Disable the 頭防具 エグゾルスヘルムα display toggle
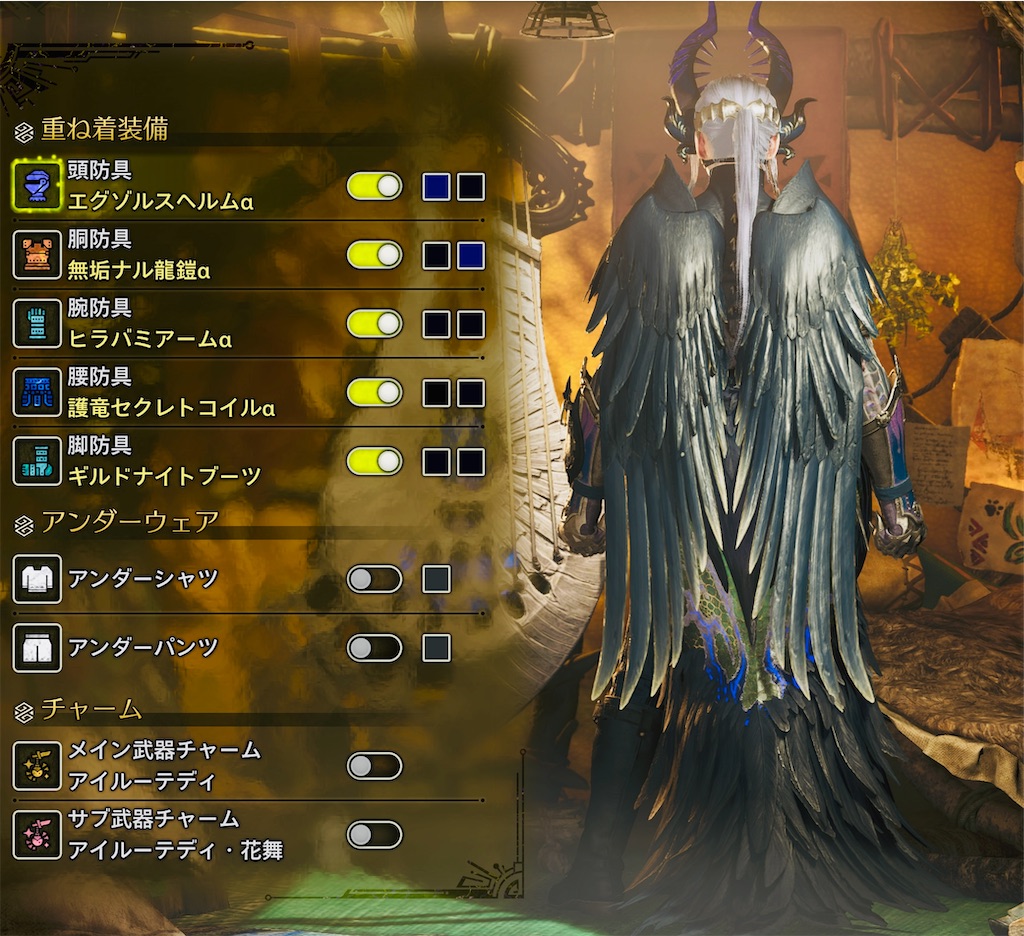1024x936 pixels. tap(374, 186)
